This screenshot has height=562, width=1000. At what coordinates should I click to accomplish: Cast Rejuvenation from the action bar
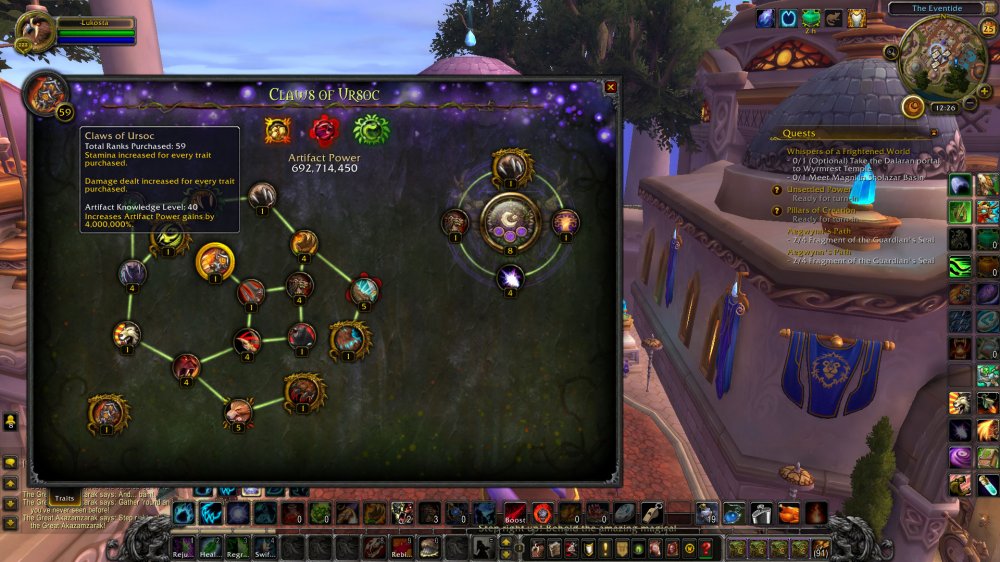(x=183, y=547)
